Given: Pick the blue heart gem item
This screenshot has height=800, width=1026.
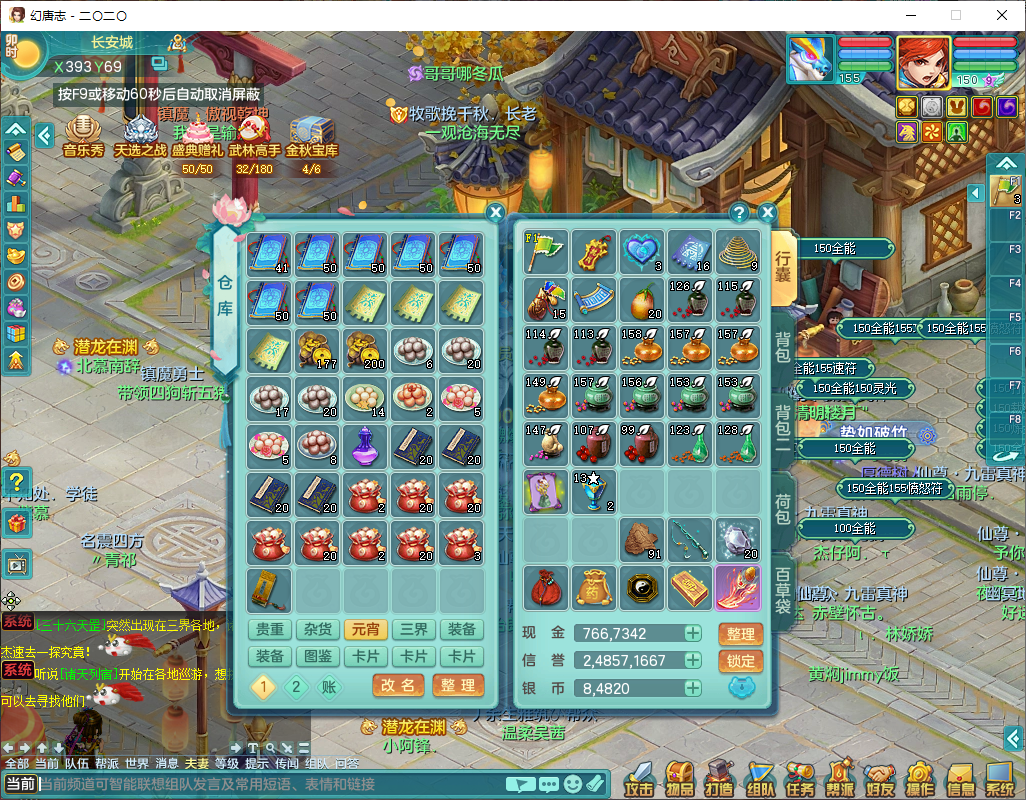Looking at the screenshot, I should click(641, 252).
